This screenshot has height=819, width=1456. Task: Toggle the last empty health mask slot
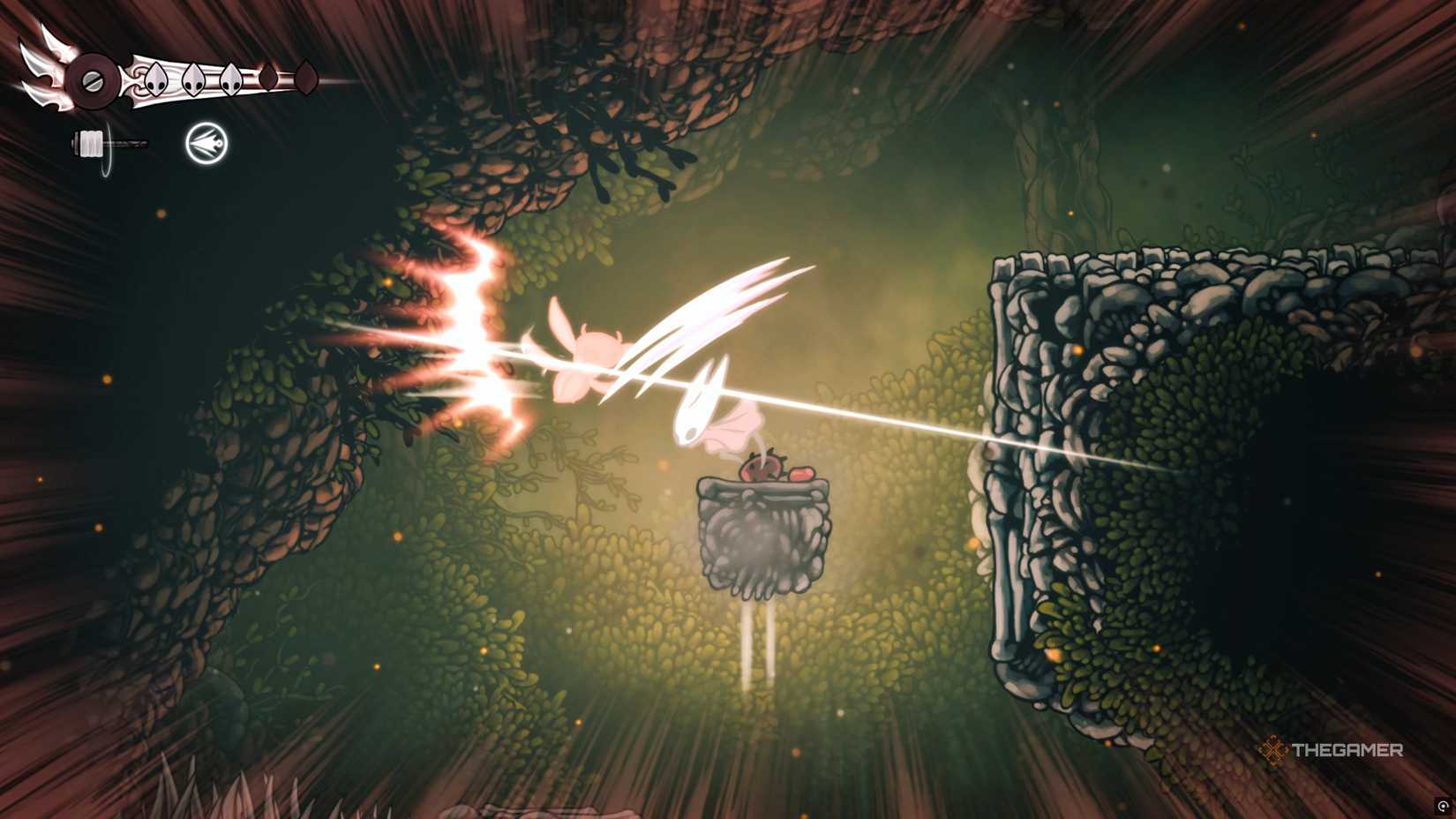point(307,76)
